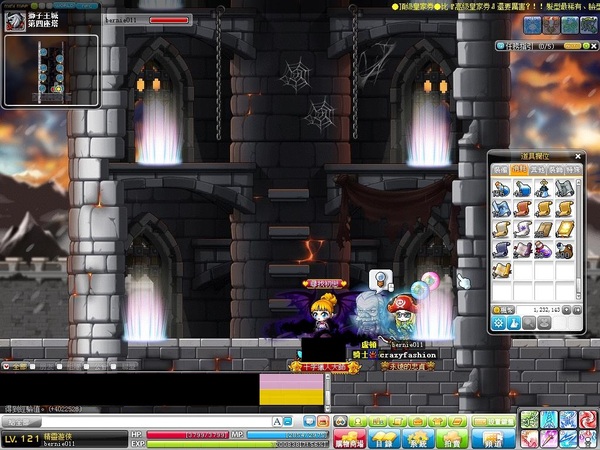Switch to the first inventory tab (裝備)
The image size is (600, 450).
tap(499, 172)
